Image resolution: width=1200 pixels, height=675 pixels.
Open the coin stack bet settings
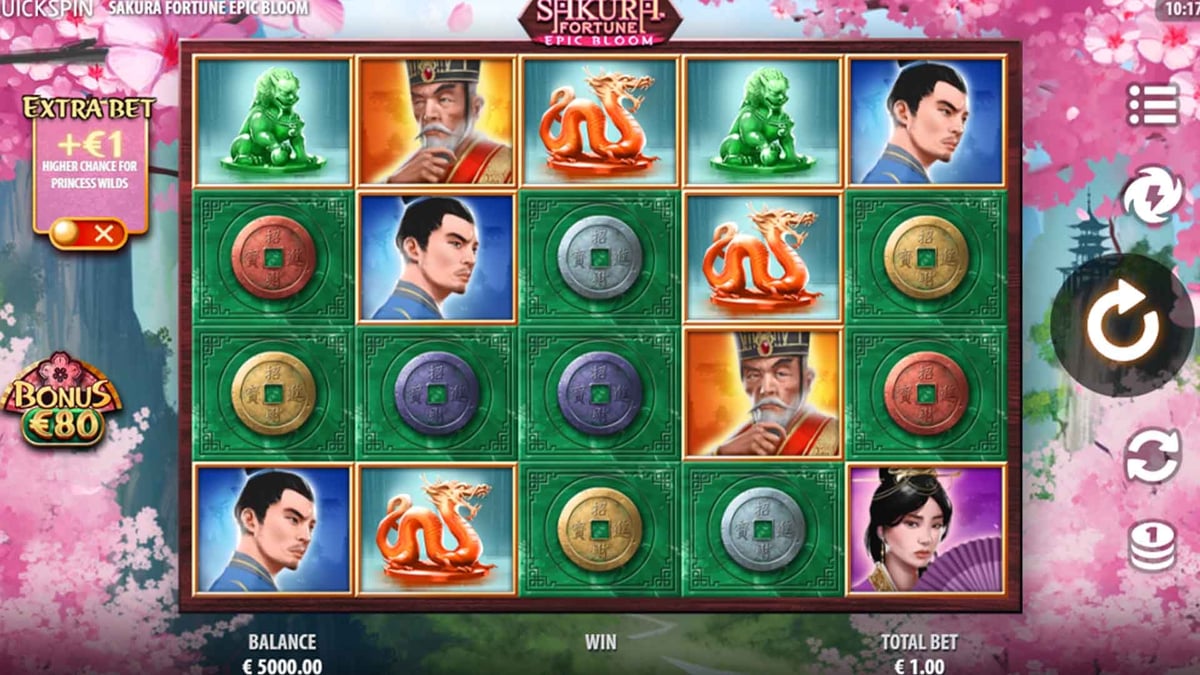point(1153,546)
